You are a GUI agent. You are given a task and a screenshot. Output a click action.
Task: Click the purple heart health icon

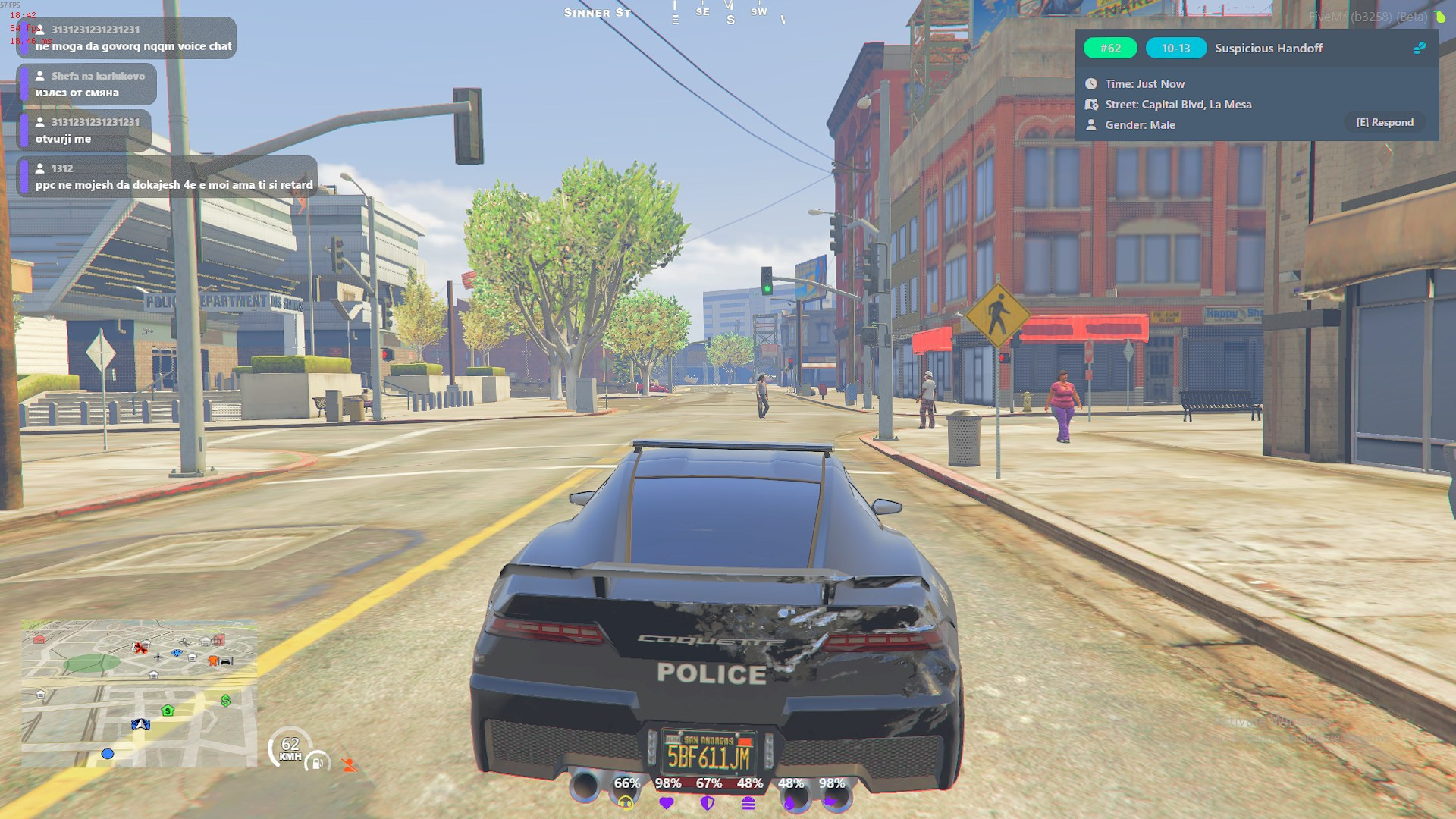point(667,802)
